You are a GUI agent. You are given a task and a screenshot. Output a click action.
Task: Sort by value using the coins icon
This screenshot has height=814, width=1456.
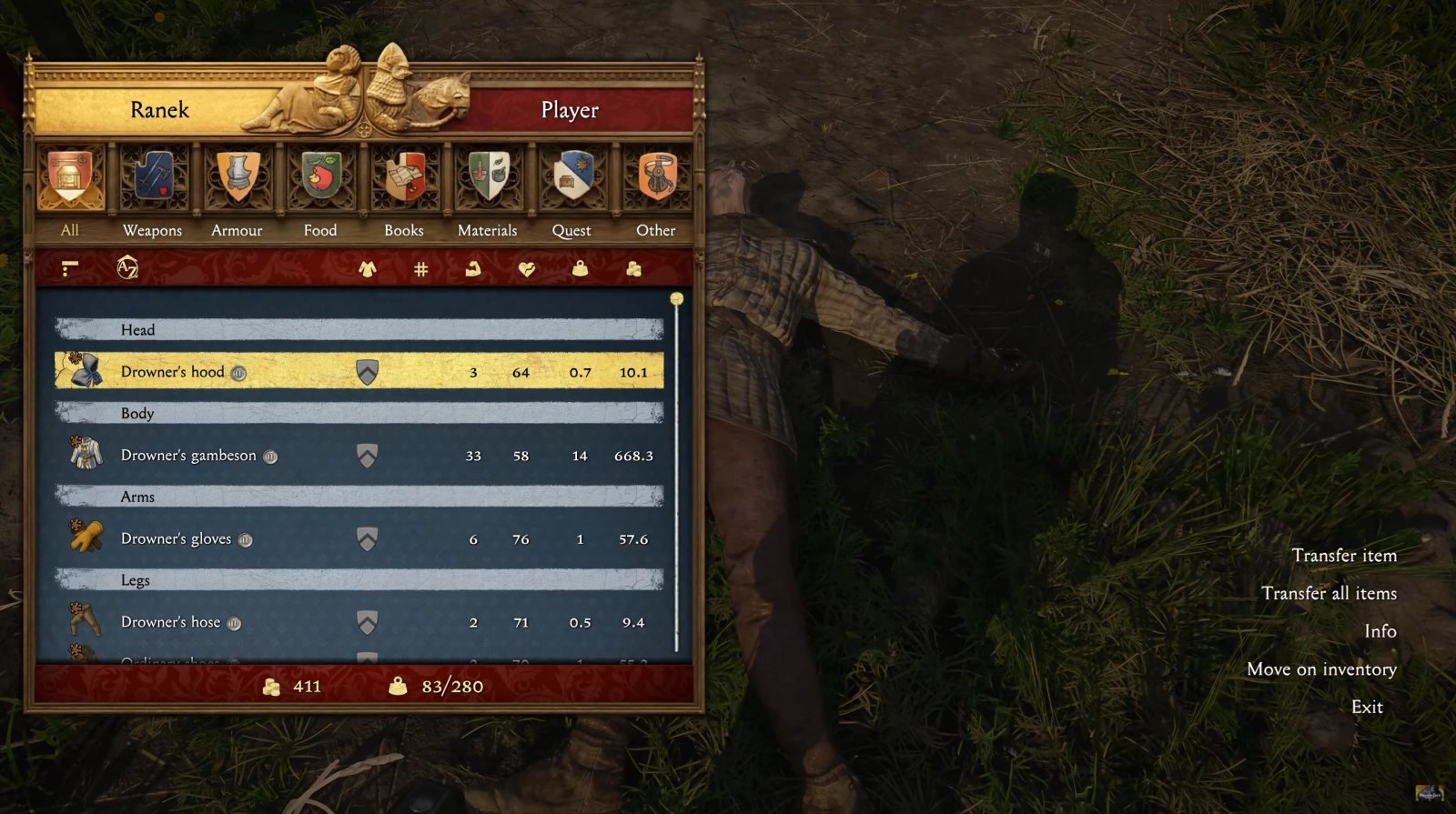pos(633,268)
